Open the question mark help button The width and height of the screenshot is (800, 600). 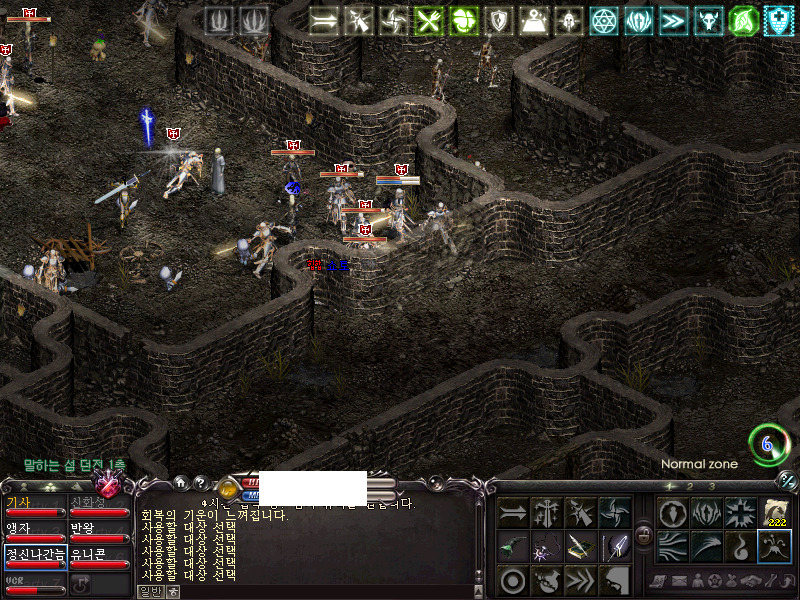(199, 482)
